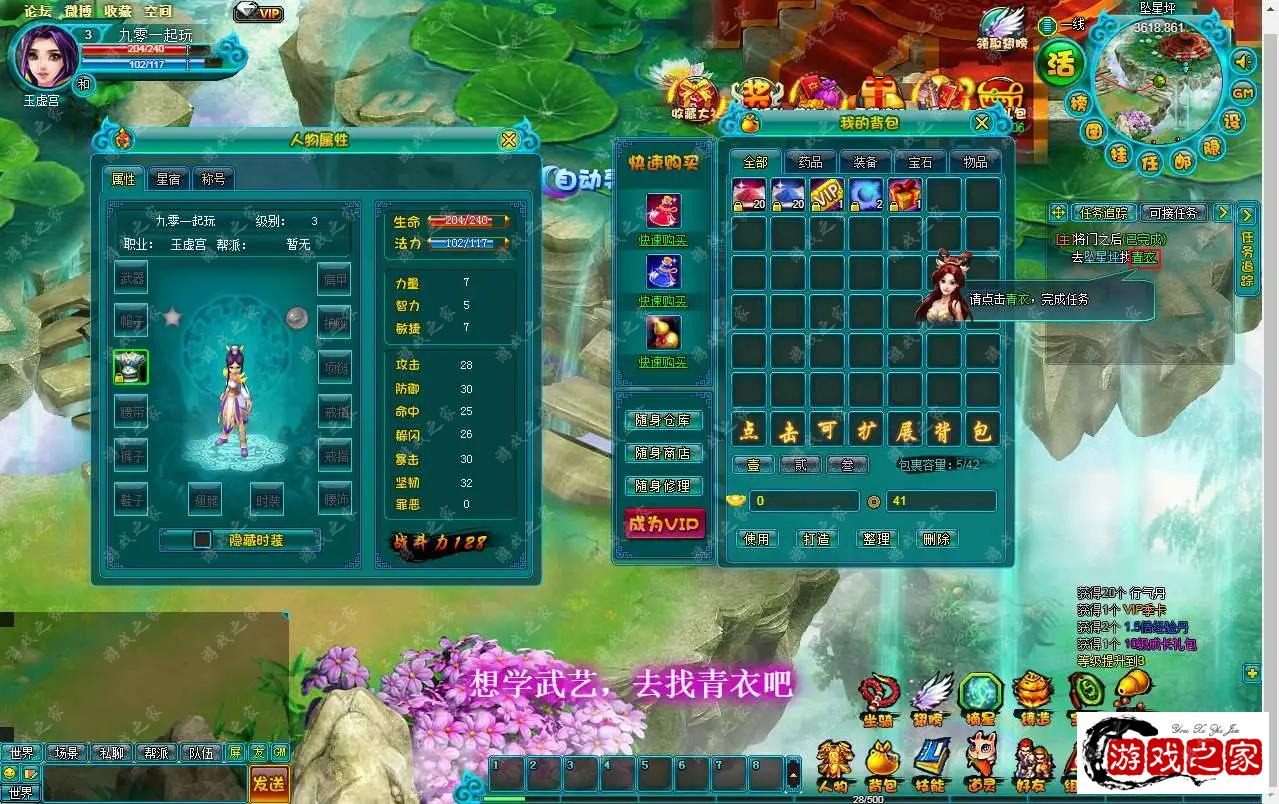Toggle the 隐藏时装 checkbox
This screenshot has height=804, width=1279.
tap(203, 540)
